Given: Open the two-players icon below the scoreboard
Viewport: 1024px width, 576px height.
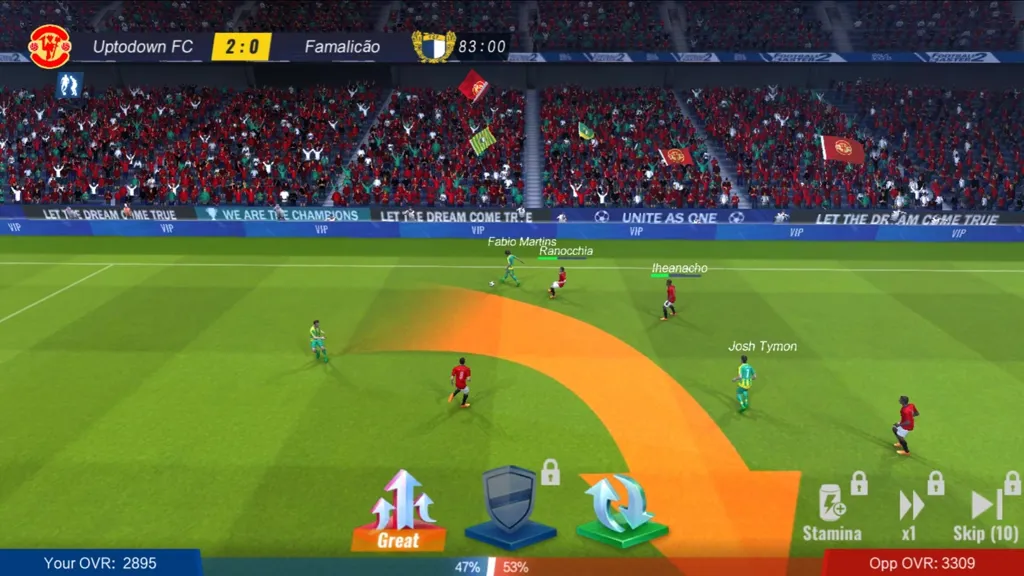Looking at the screenshot, I should [68, 85].
